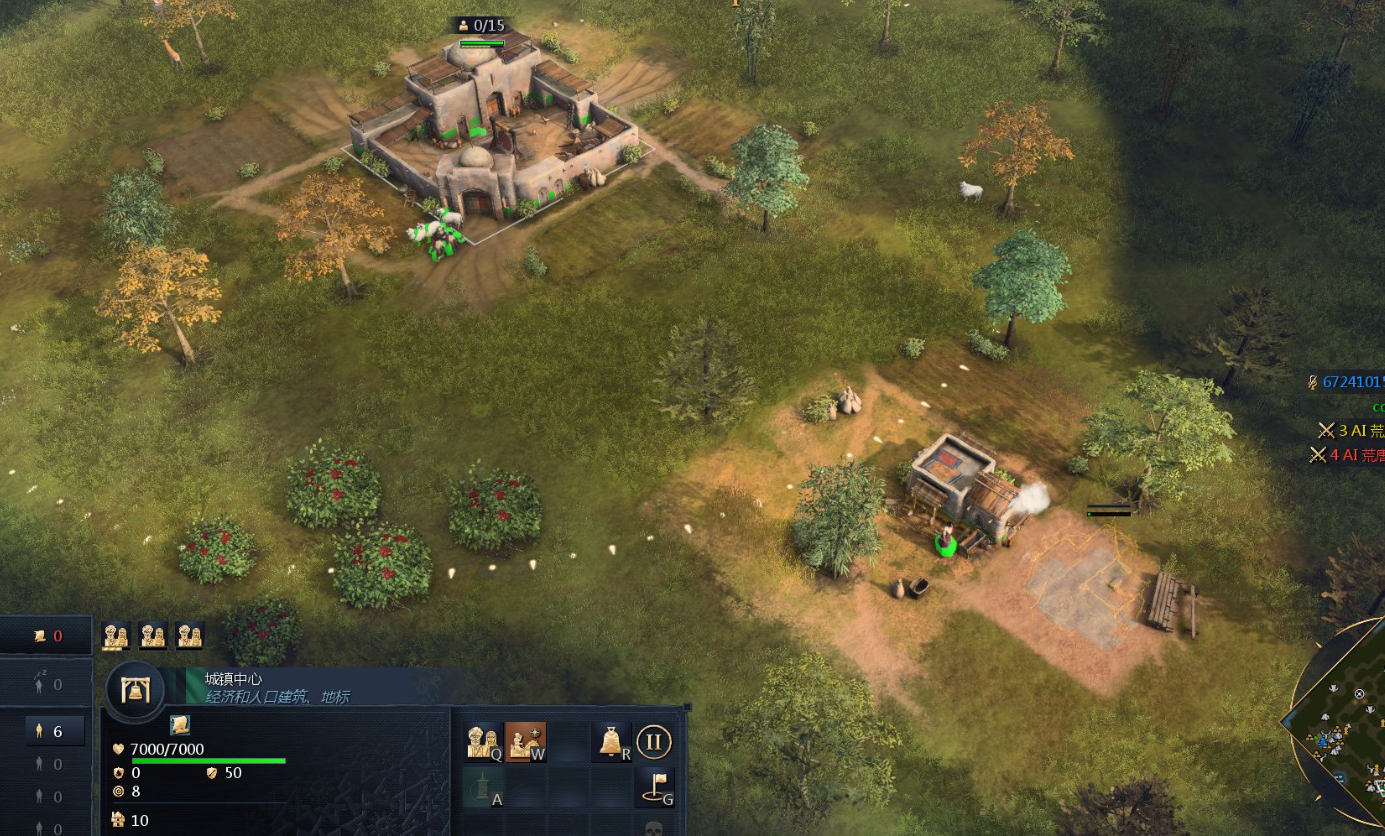Set a rally point with the flag icon
The width and height of the screenshot is (1385, 836).
(654, 788)
